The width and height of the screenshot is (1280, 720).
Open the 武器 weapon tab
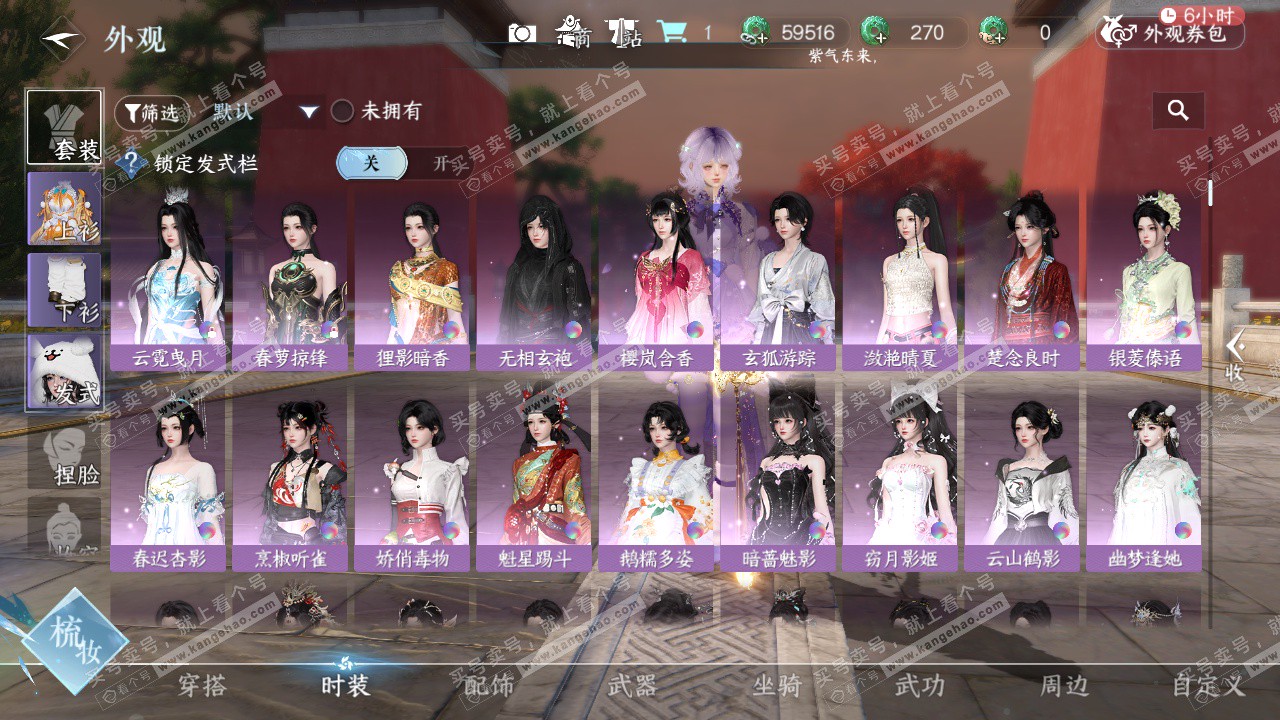click(632, 686)
